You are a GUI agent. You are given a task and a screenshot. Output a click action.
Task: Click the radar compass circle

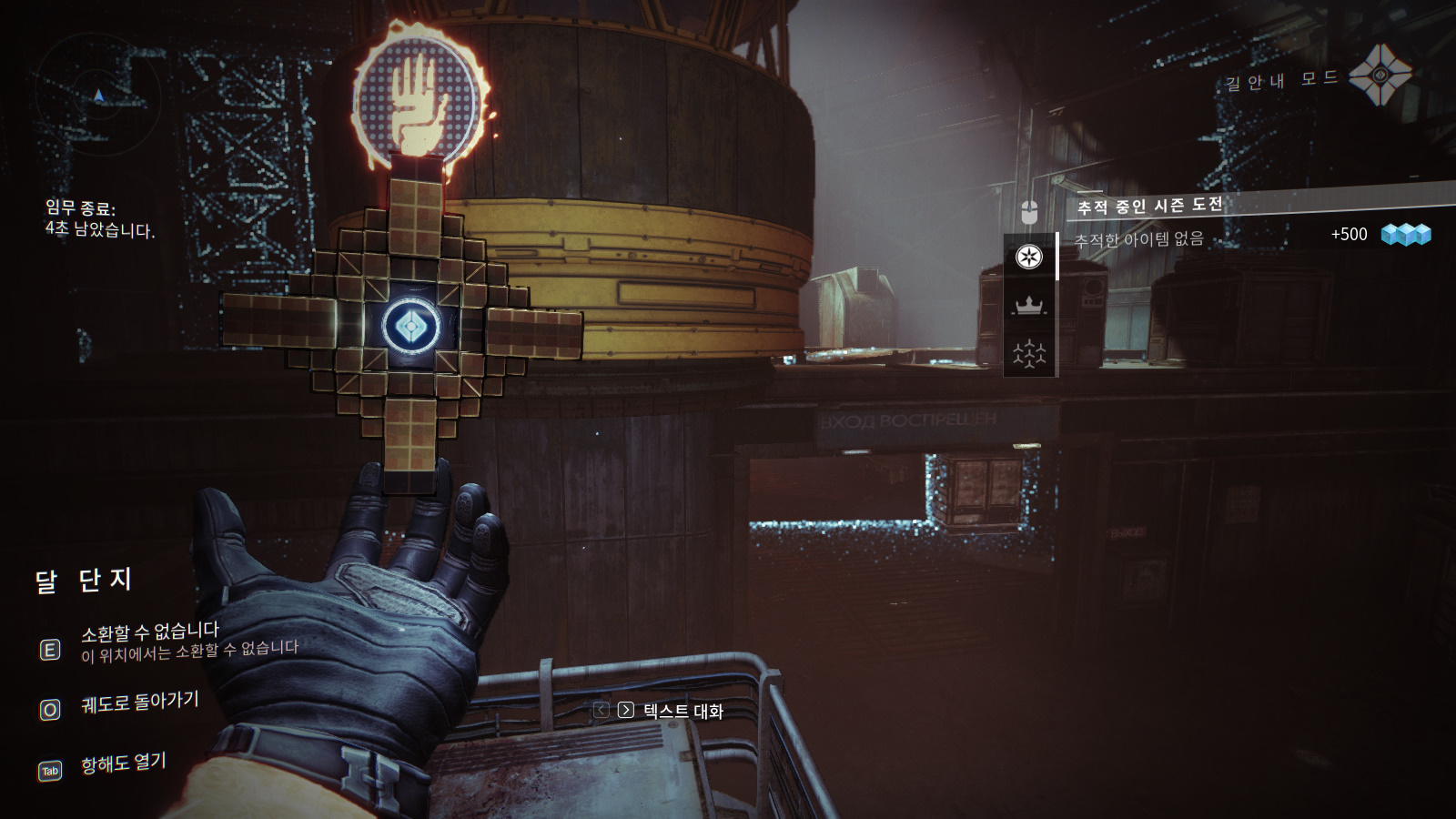(98, 96)
